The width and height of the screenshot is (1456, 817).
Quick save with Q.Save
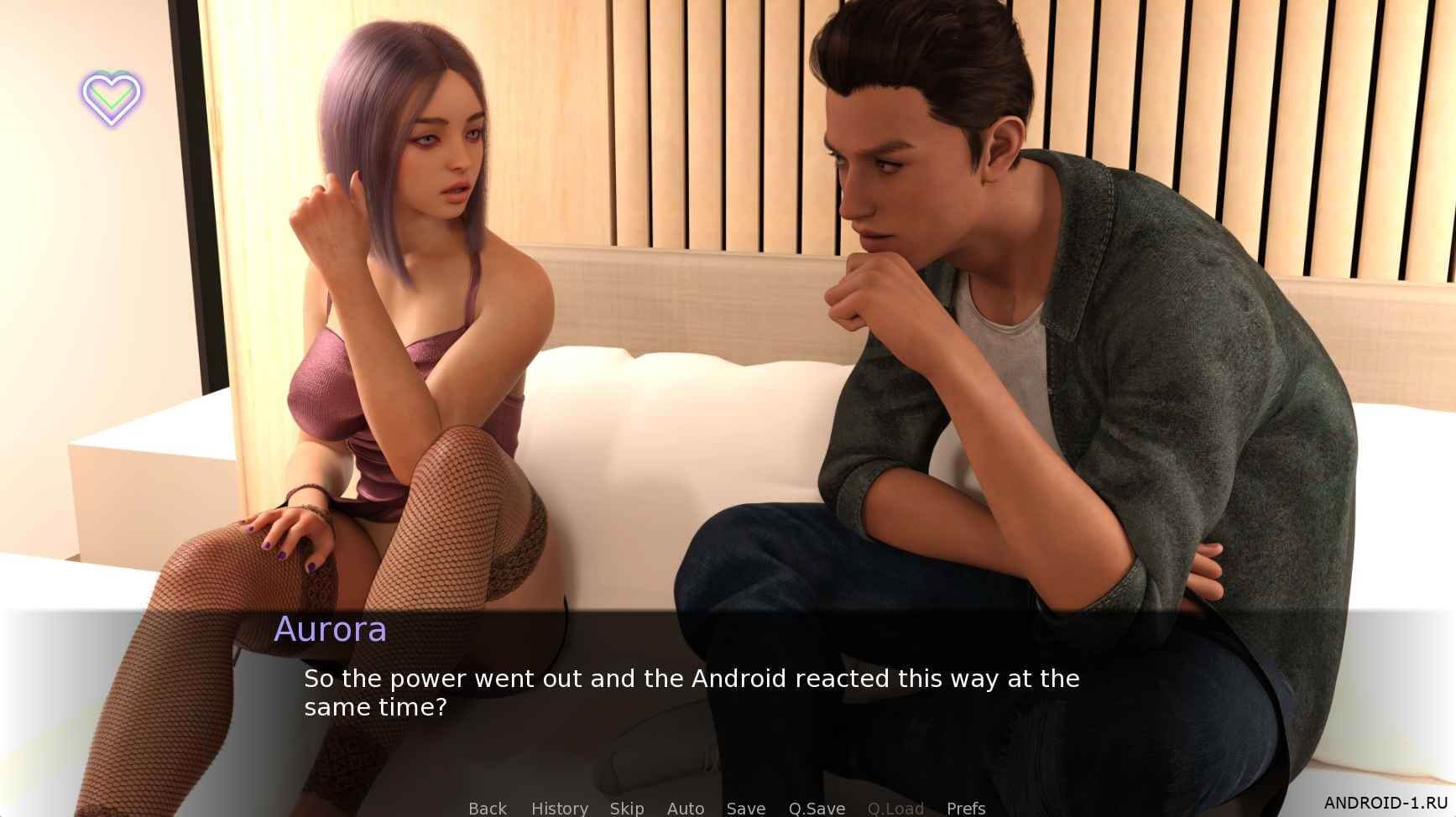pyautogui.click(x=817, y=808)
